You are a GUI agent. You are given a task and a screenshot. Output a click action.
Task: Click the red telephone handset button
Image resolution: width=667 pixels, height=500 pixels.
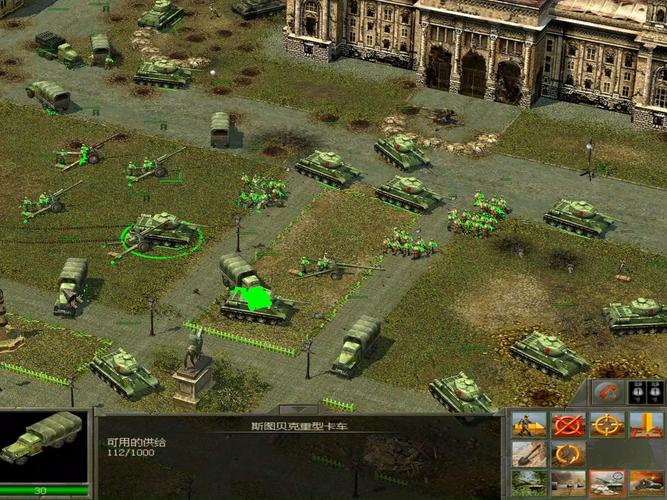click(x=607, y=391)
